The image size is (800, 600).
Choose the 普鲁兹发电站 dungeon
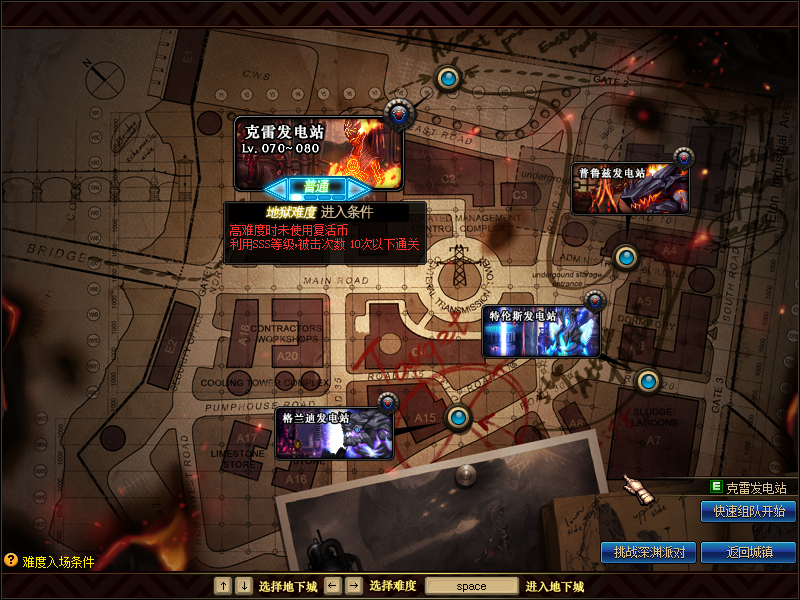(630, 188)
